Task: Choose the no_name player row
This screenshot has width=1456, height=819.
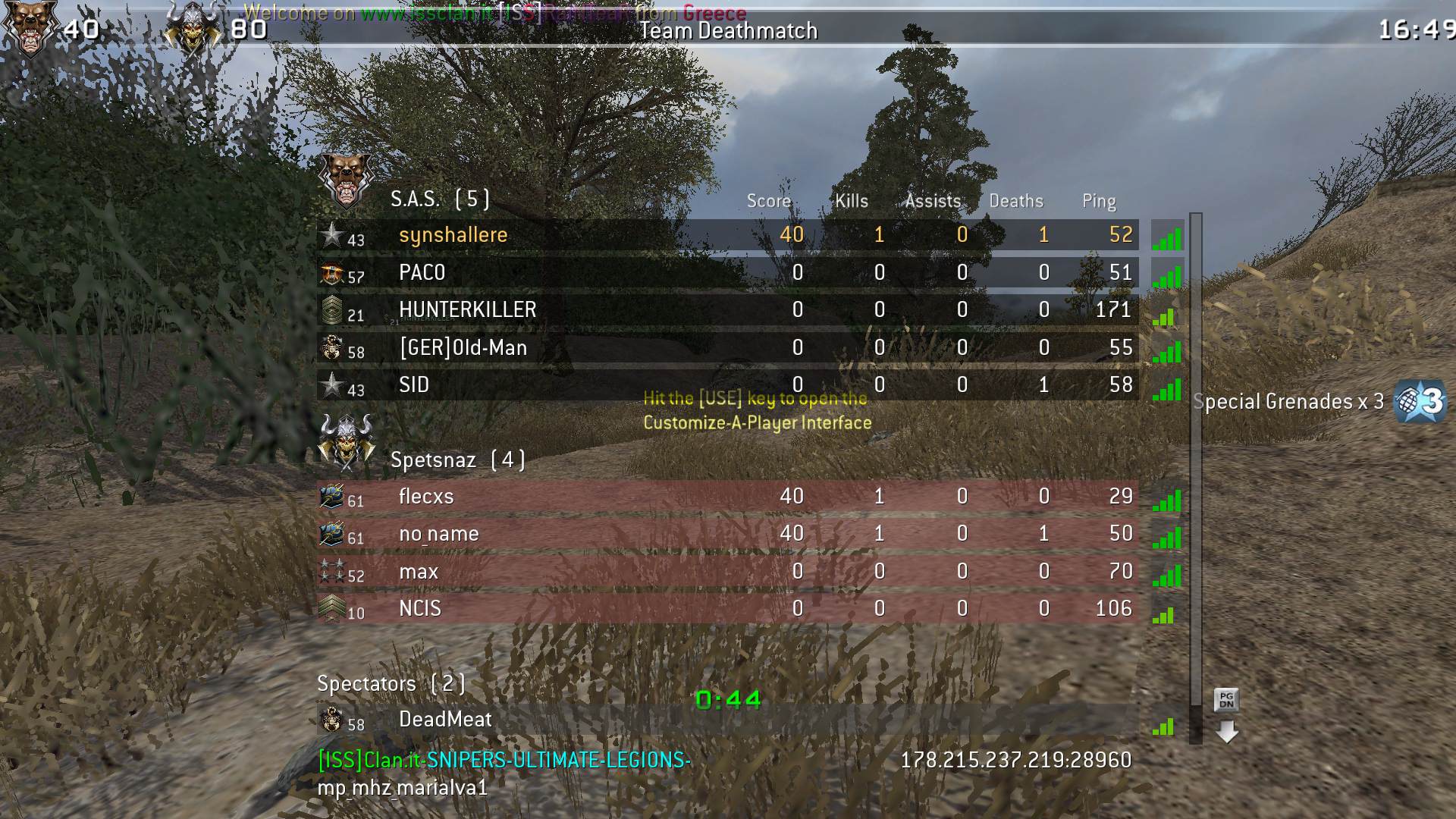Action: click(726, 534)
